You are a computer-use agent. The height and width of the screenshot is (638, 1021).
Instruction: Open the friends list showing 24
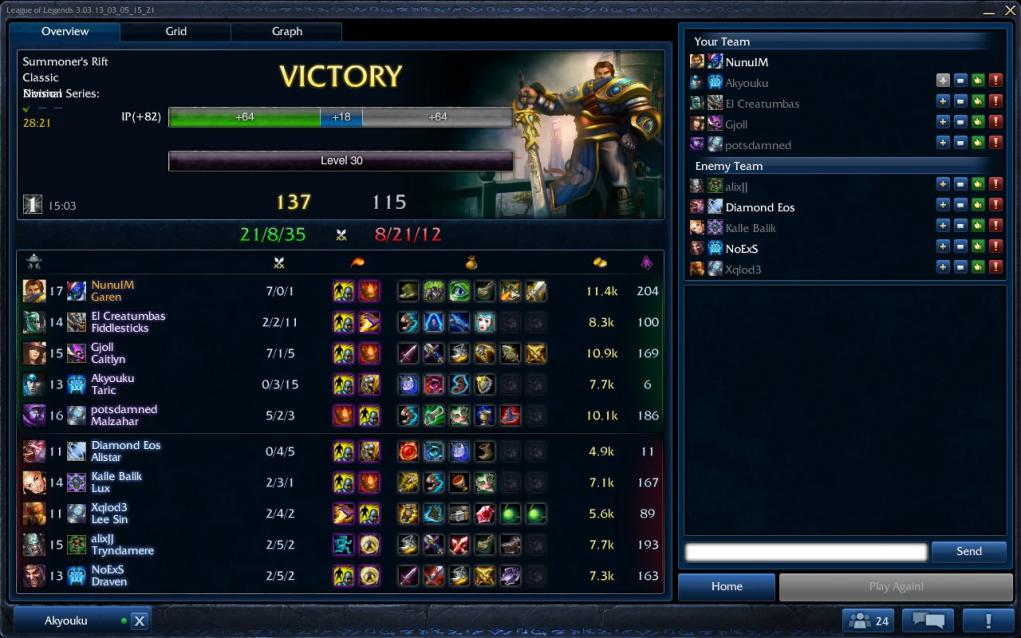click(867, 621)
